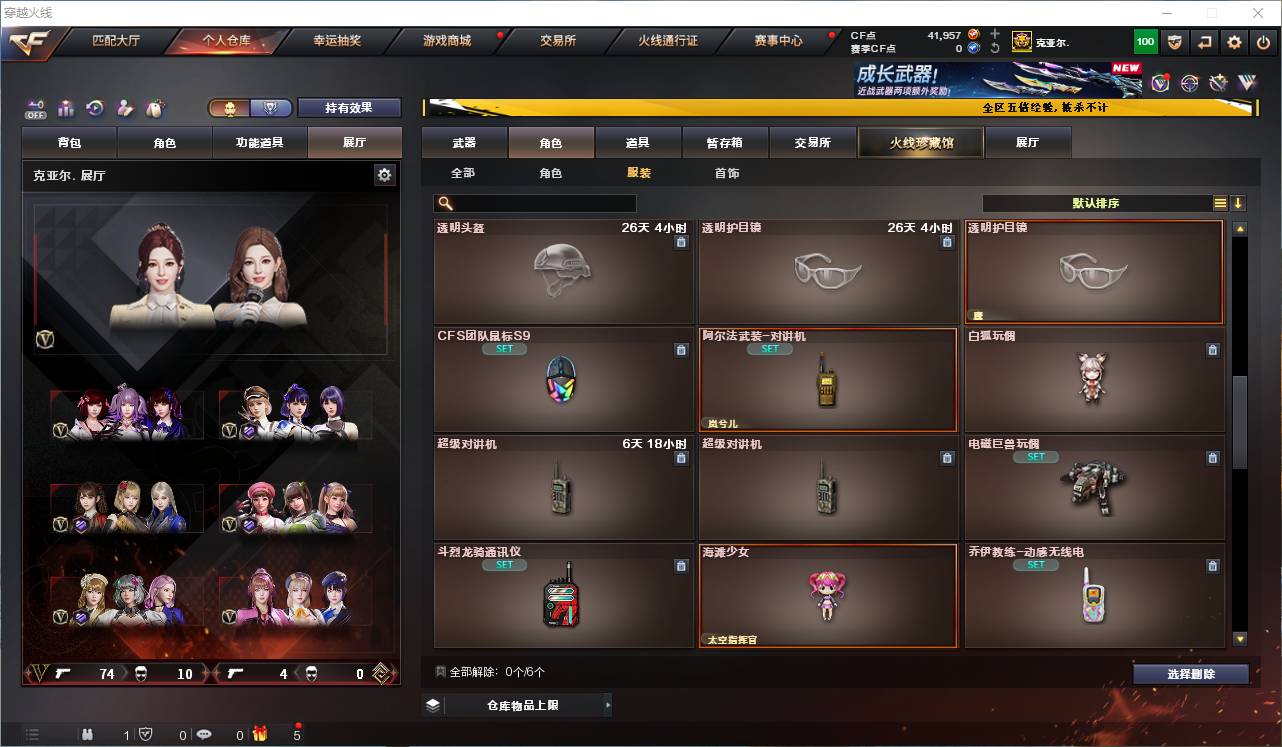
Task: Click the descending sort arrow beside the list icon
Action: [1240, 202]
